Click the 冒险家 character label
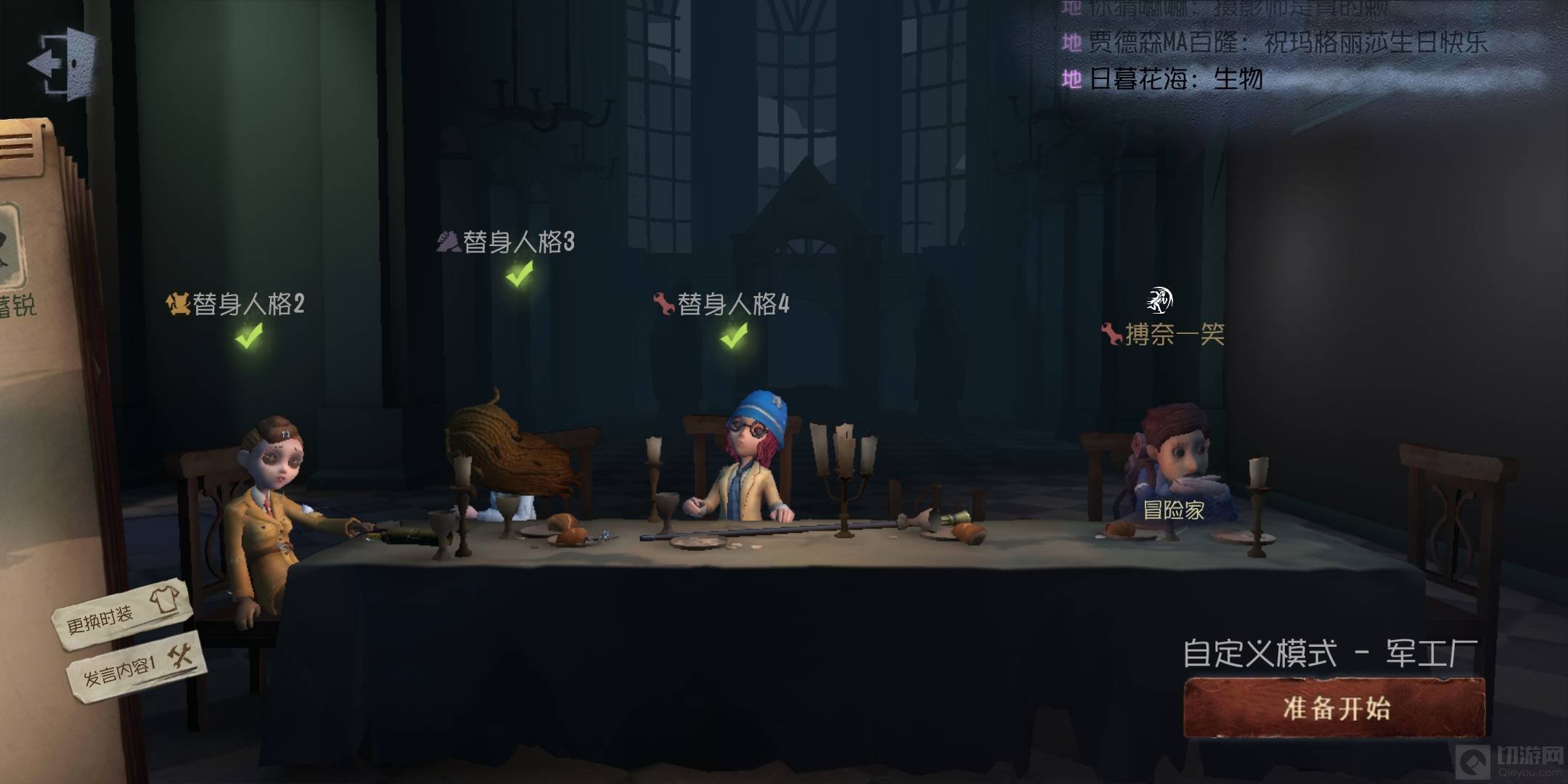 (1173, 510)
